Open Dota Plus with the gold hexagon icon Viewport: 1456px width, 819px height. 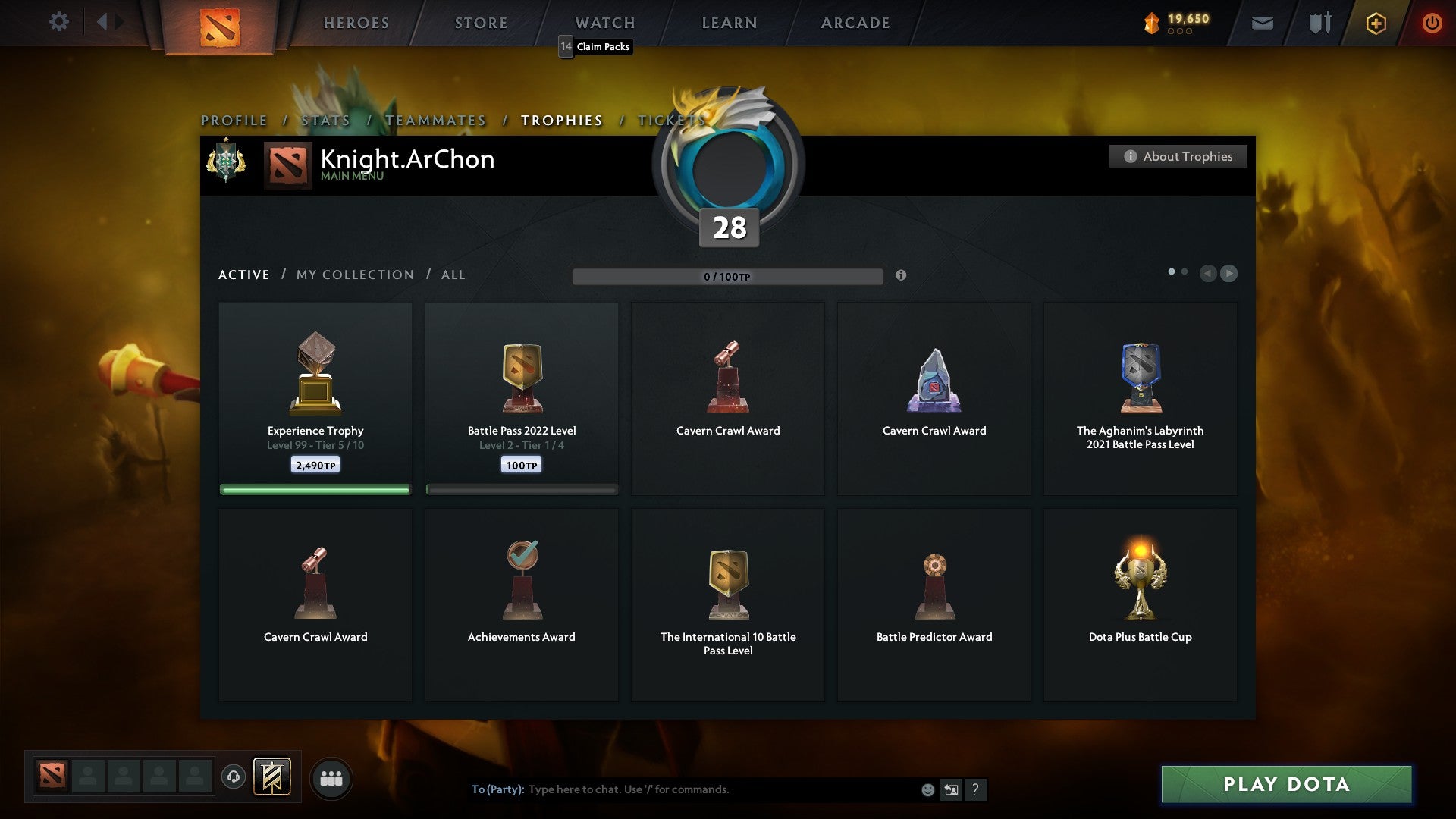click(x=1375, y=23)
